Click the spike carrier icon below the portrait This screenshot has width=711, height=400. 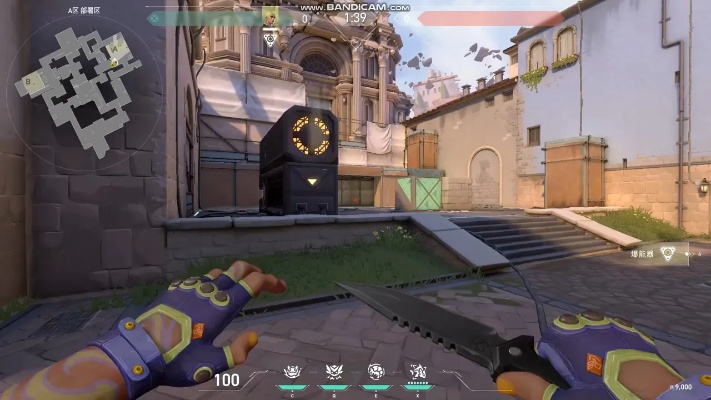pyautogui.click(x=270, y=39)
